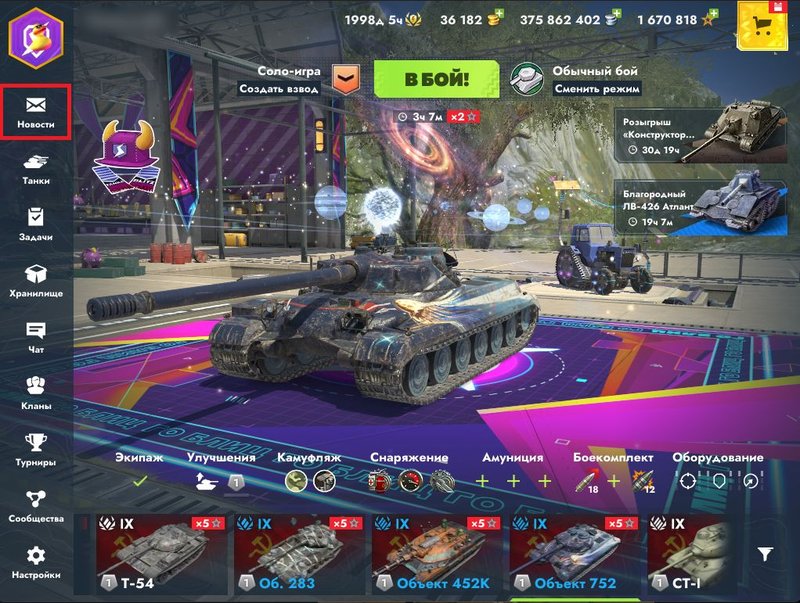Select the T-54 tank card

pos(160,554)
